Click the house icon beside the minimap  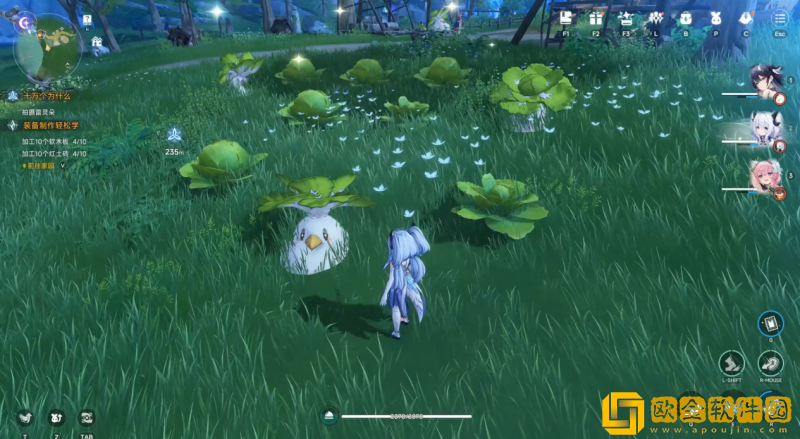tap(97, 42)
